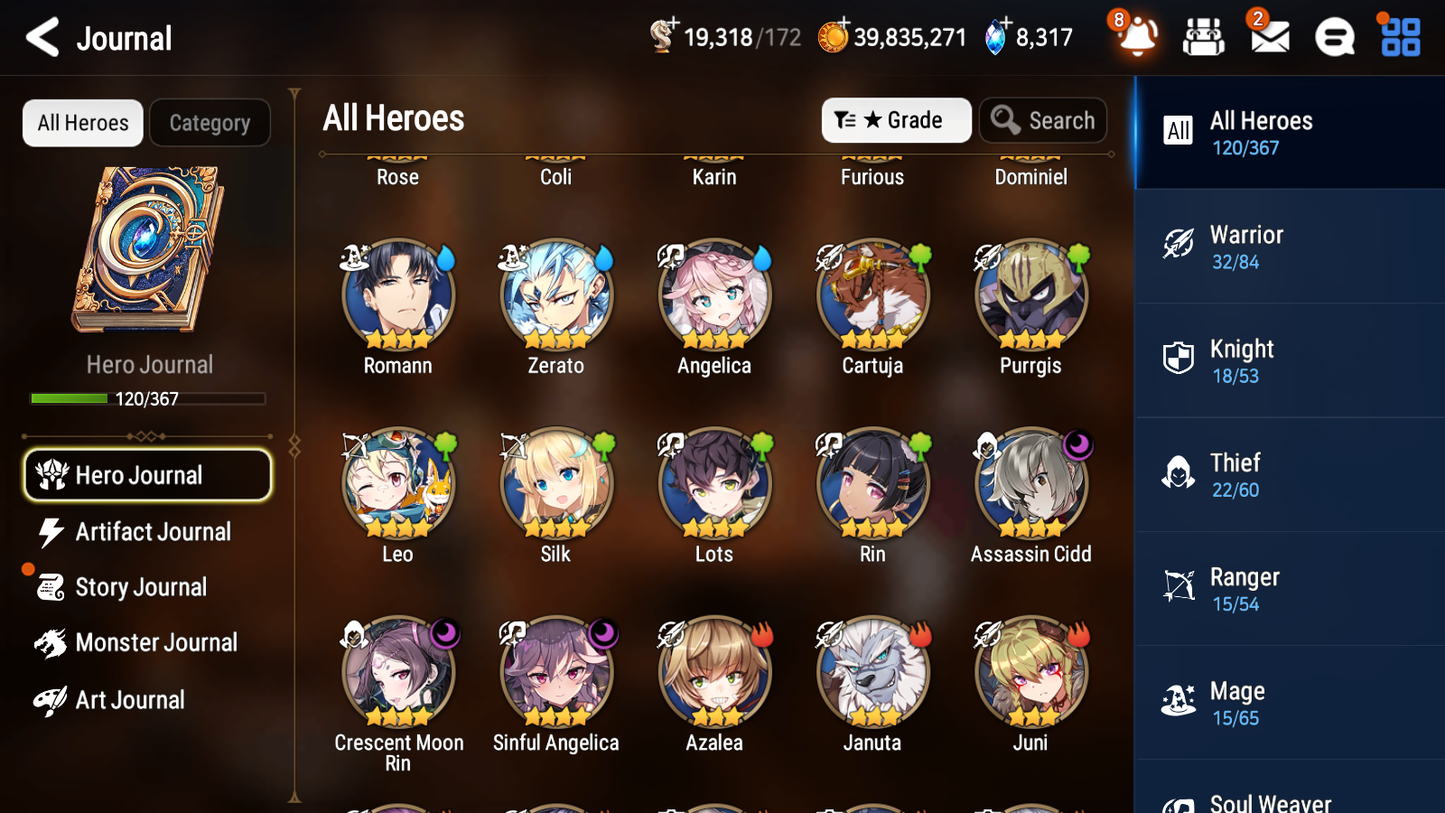Open the Grade sorting filter
The image size is (1445, 813).
[x=896, y=120]
